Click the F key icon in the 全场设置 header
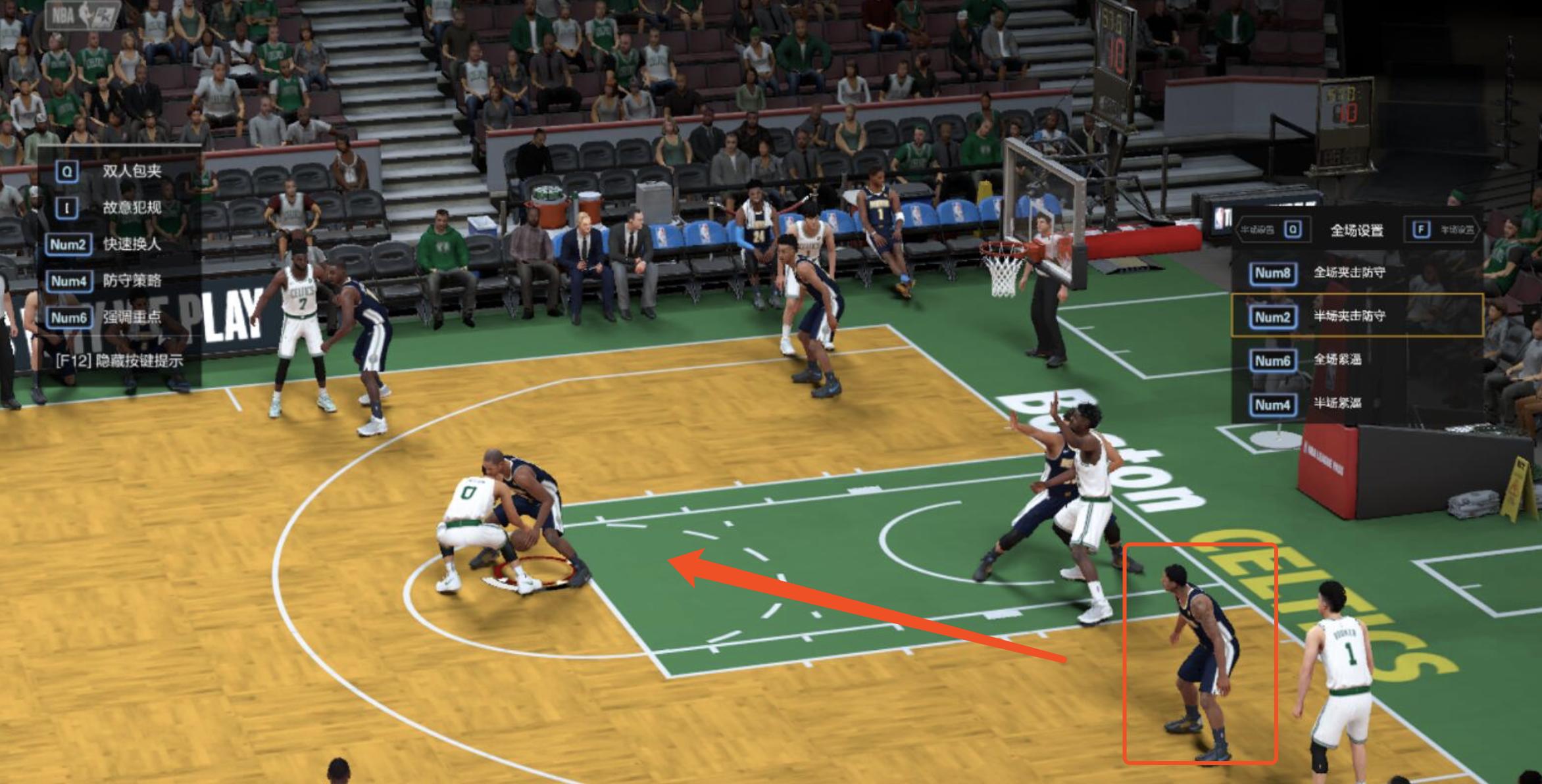 tap(1421, 230)
